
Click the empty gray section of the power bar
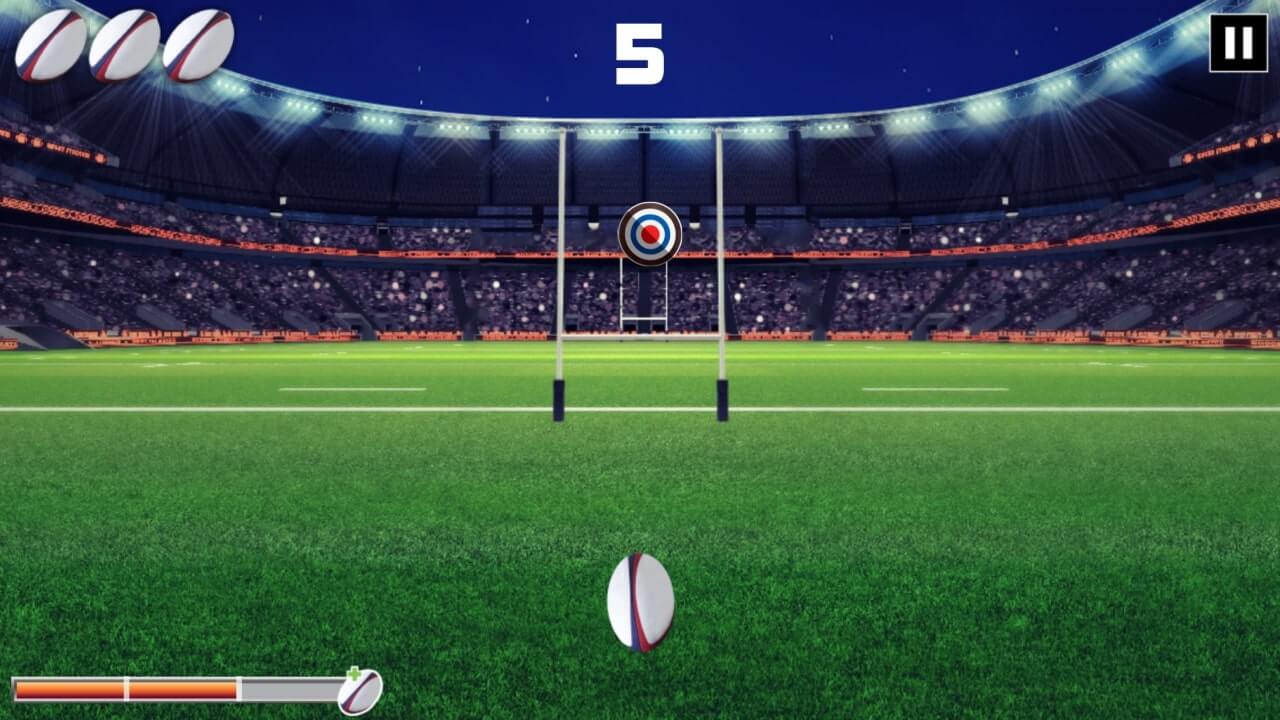290,688
